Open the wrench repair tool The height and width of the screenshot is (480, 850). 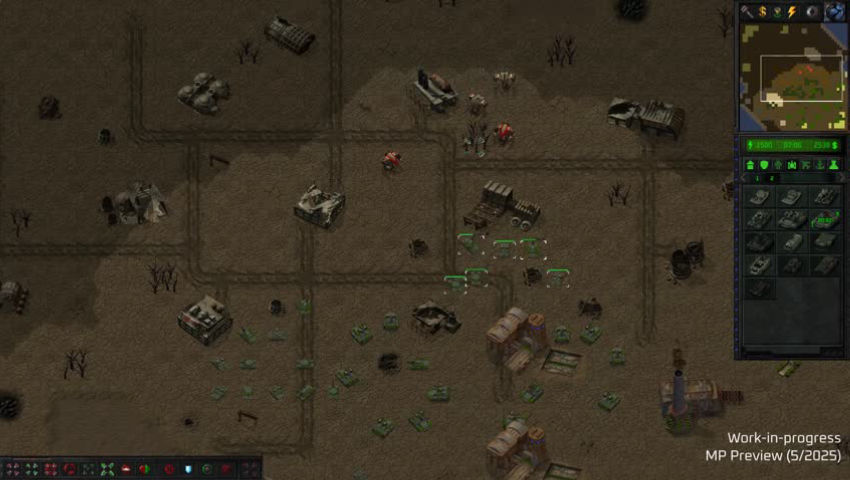(747, 11)
